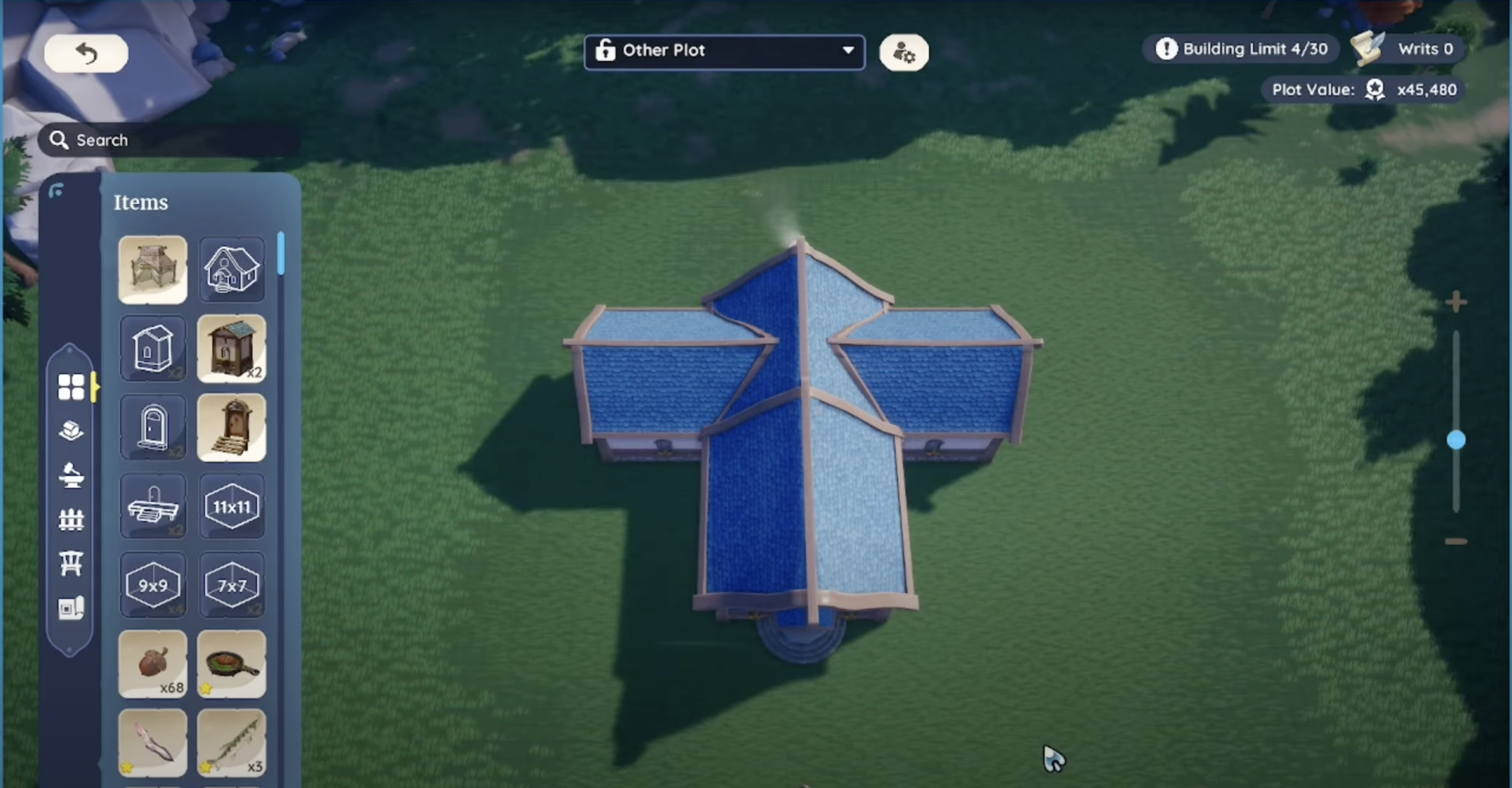Open the Other Plot dropdown
The height and width of the screenshot is (788, 1512).
click(x=847, y=51)
